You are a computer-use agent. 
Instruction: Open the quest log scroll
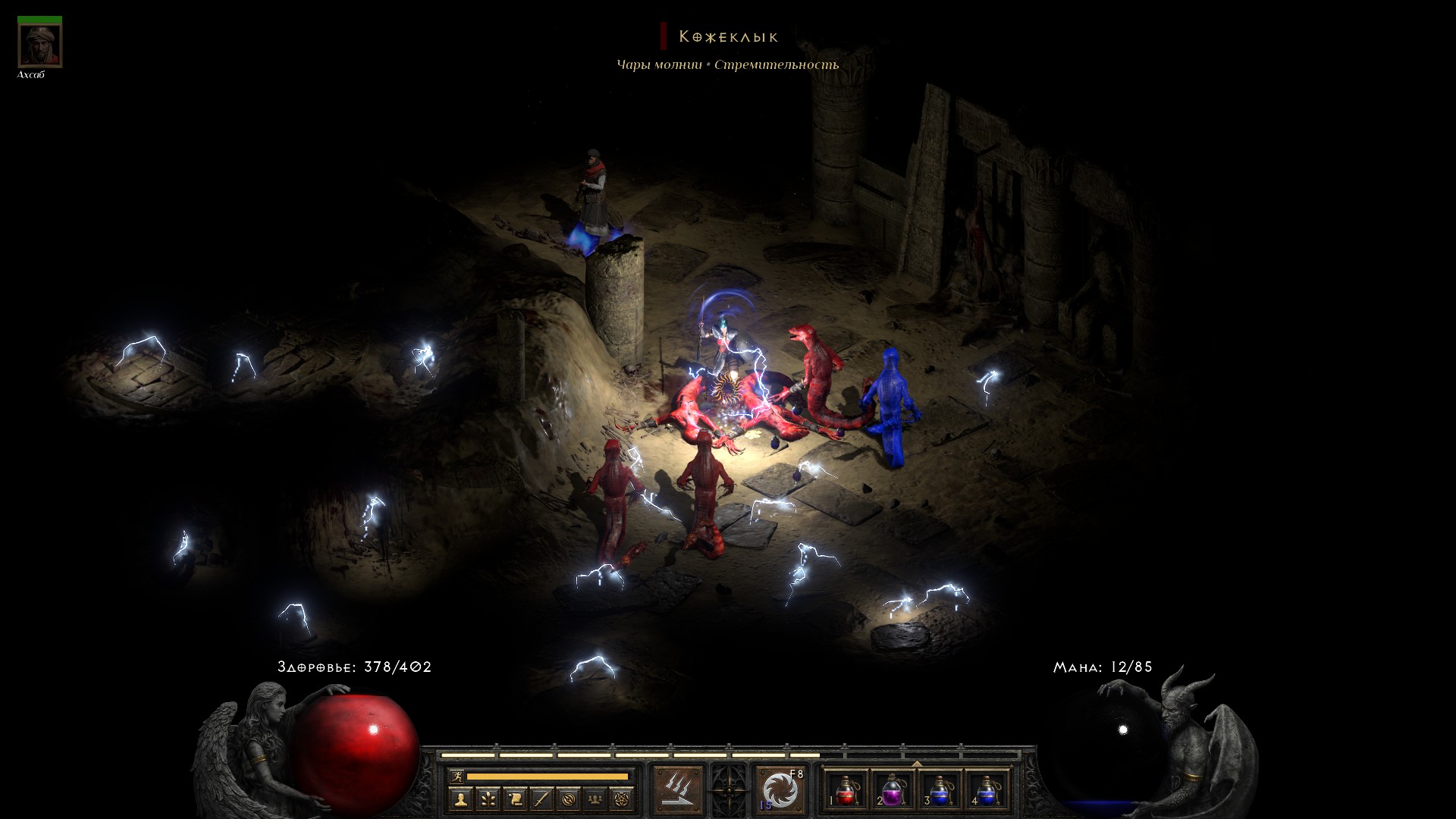tap(515, 799)
